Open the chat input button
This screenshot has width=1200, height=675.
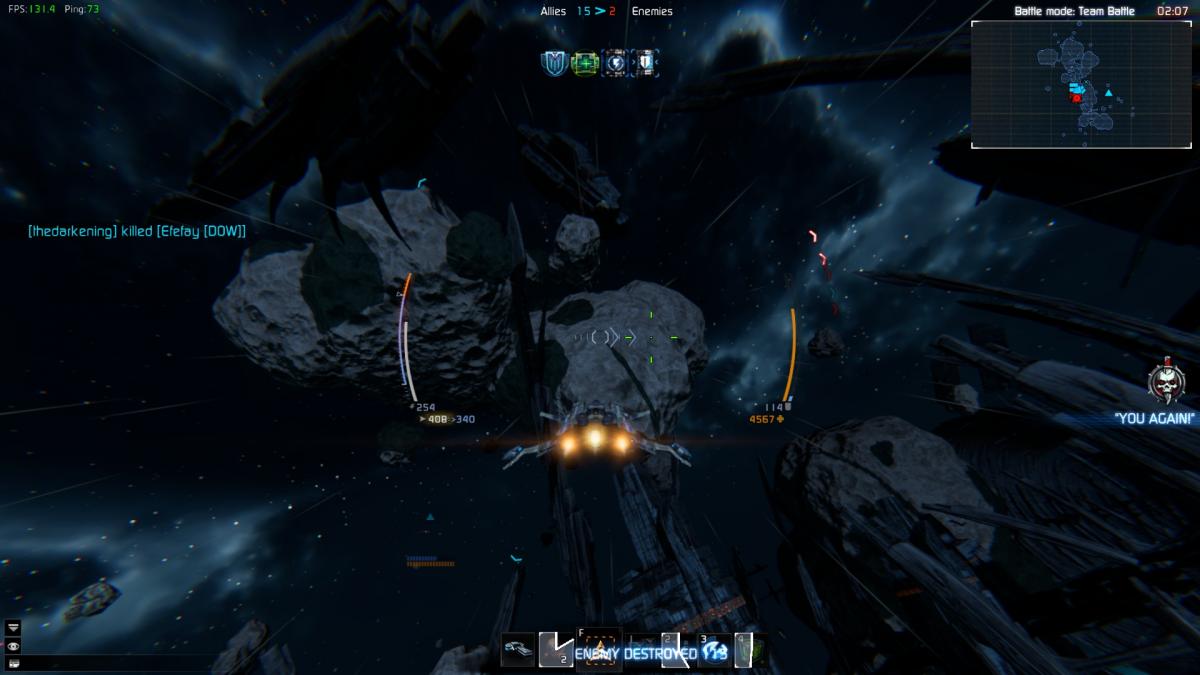pos(13,663)
